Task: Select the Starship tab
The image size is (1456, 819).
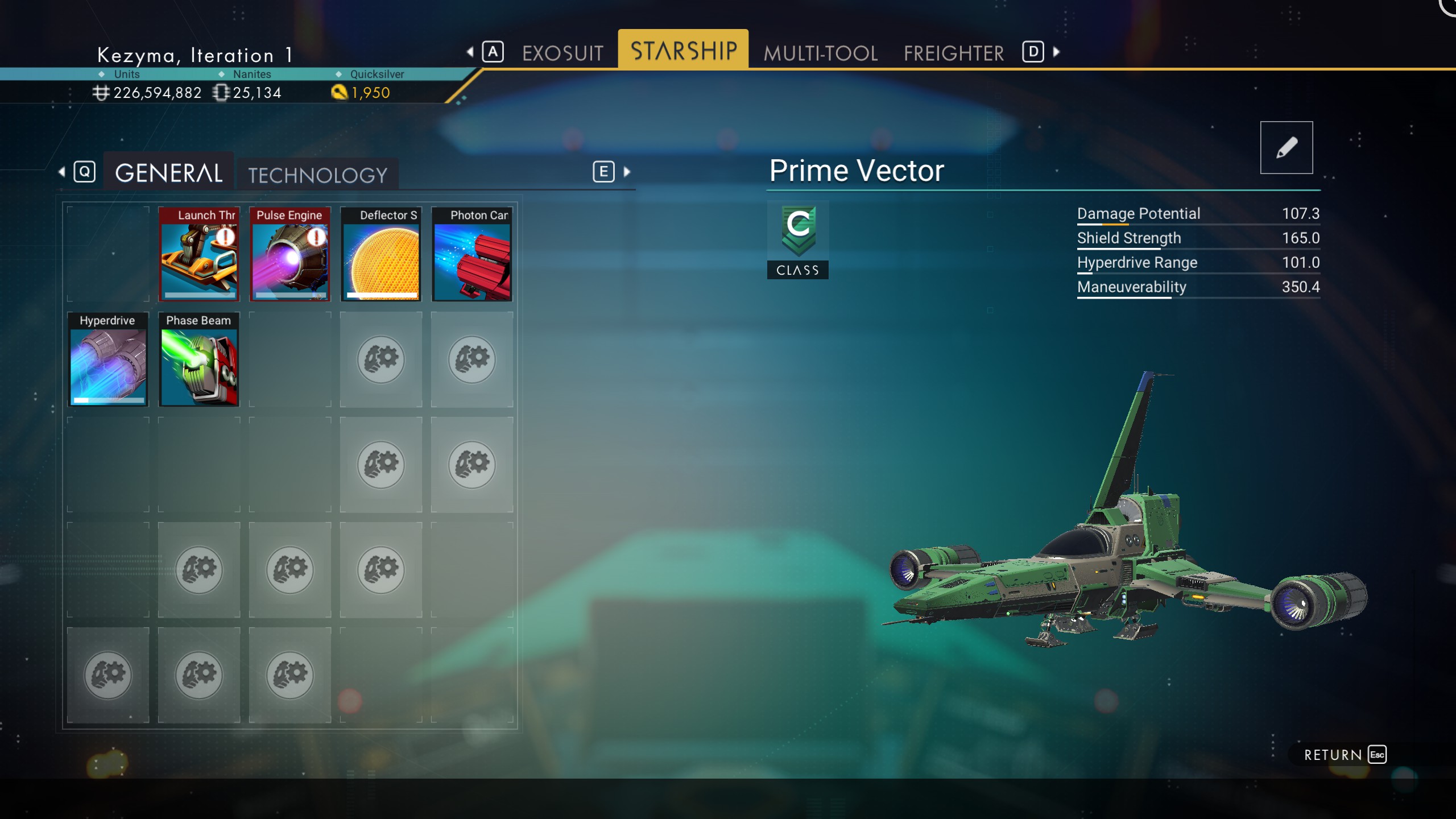Action: click(x=683, y=51)
